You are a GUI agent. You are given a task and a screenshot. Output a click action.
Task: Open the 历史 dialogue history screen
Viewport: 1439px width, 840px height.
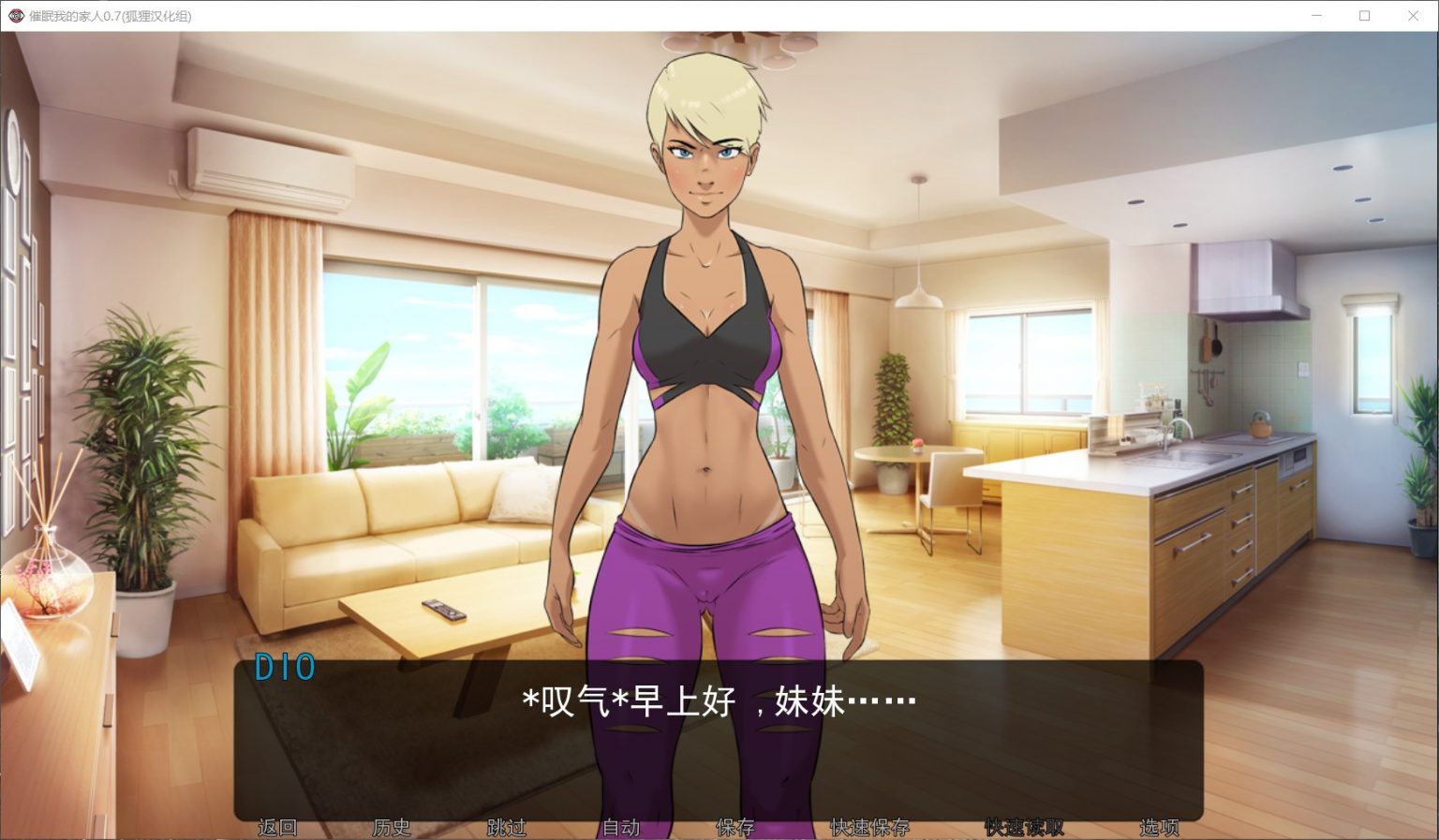(391, 828)
